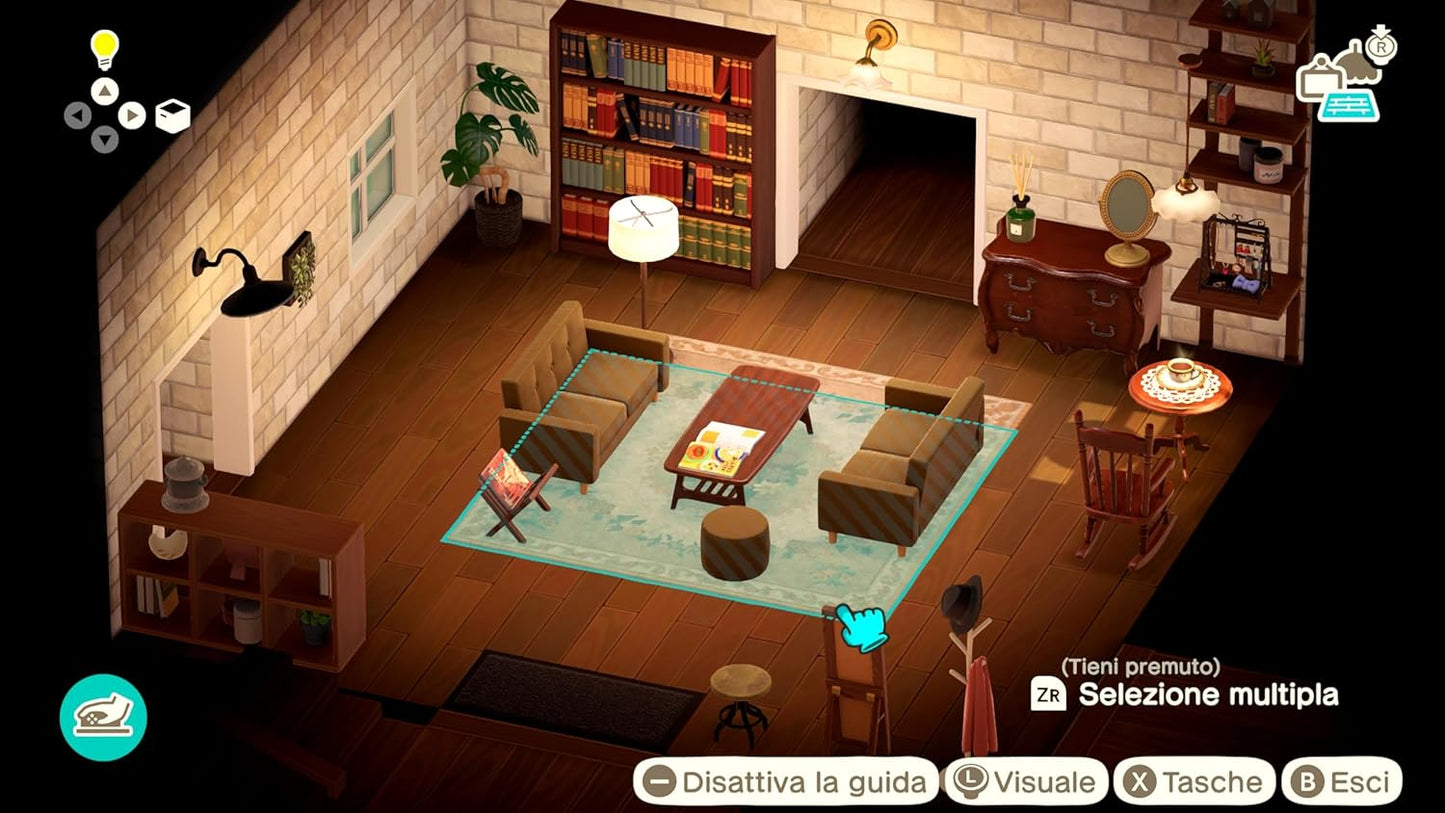Click the right D-pad arrow icon

[x=131, y=113]
